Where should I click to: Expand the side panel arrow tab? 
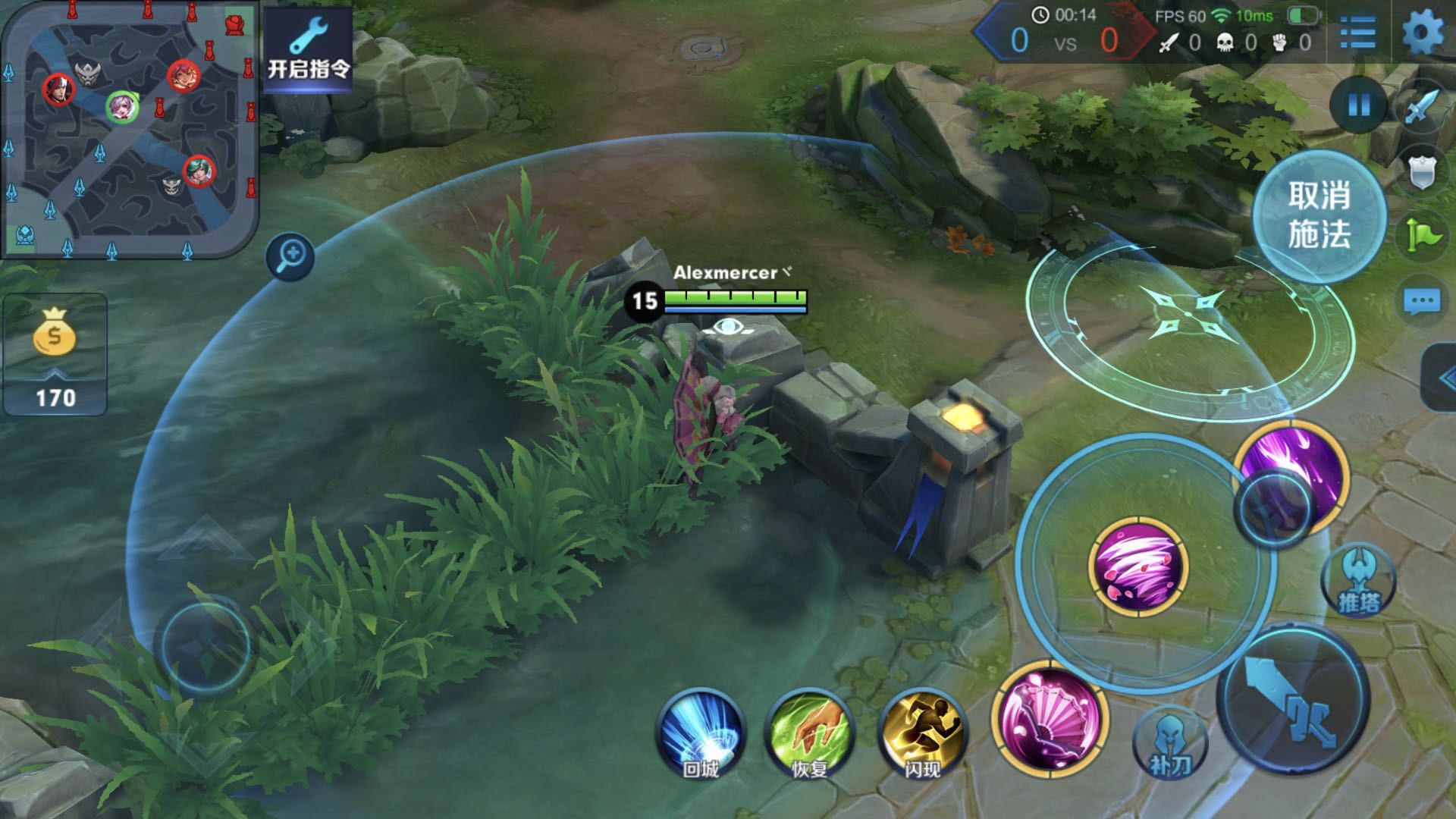tap(1441, 378)
